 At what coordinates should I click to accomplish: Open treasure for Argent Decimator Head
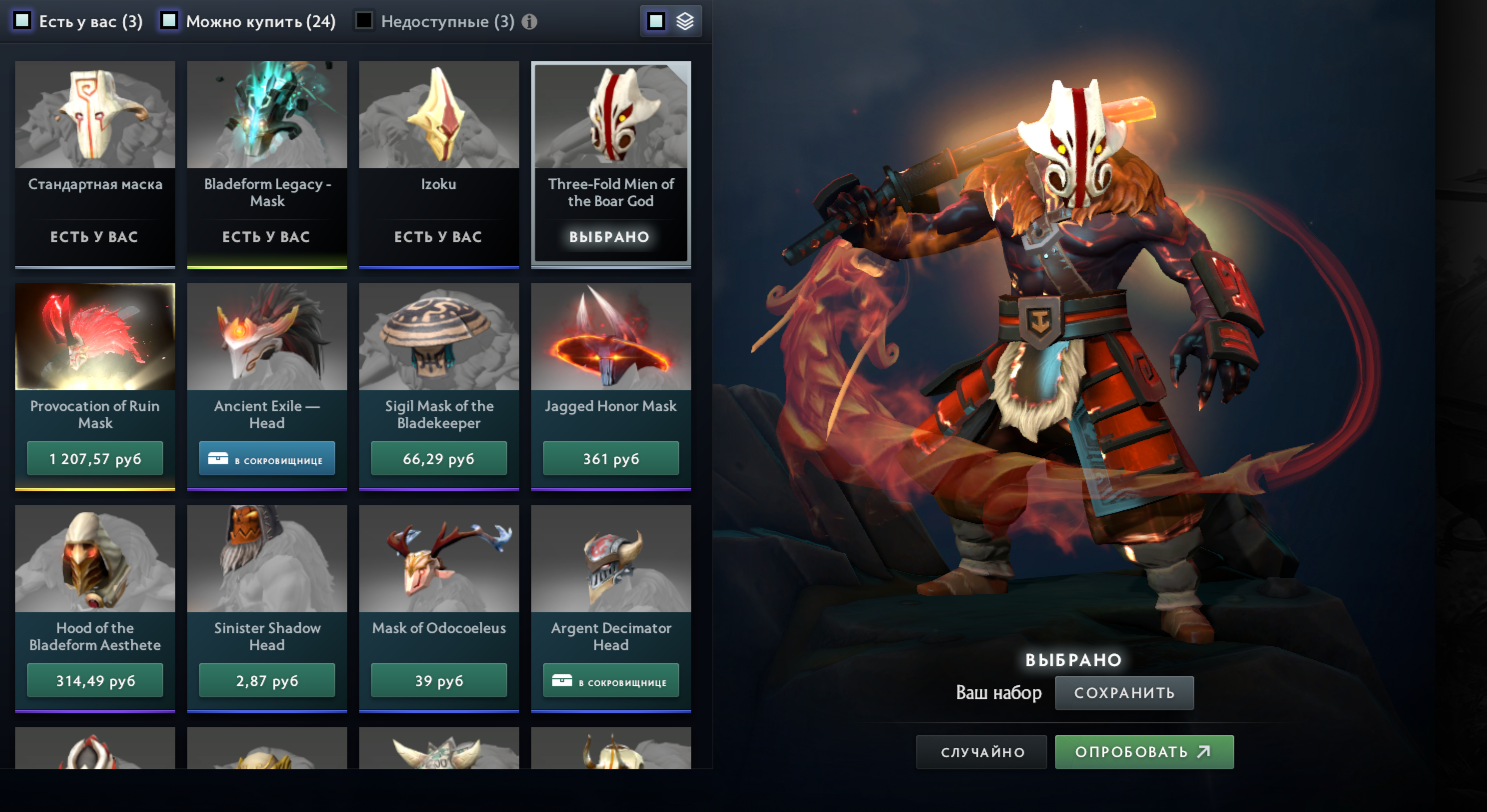click(x=611, y=681)
